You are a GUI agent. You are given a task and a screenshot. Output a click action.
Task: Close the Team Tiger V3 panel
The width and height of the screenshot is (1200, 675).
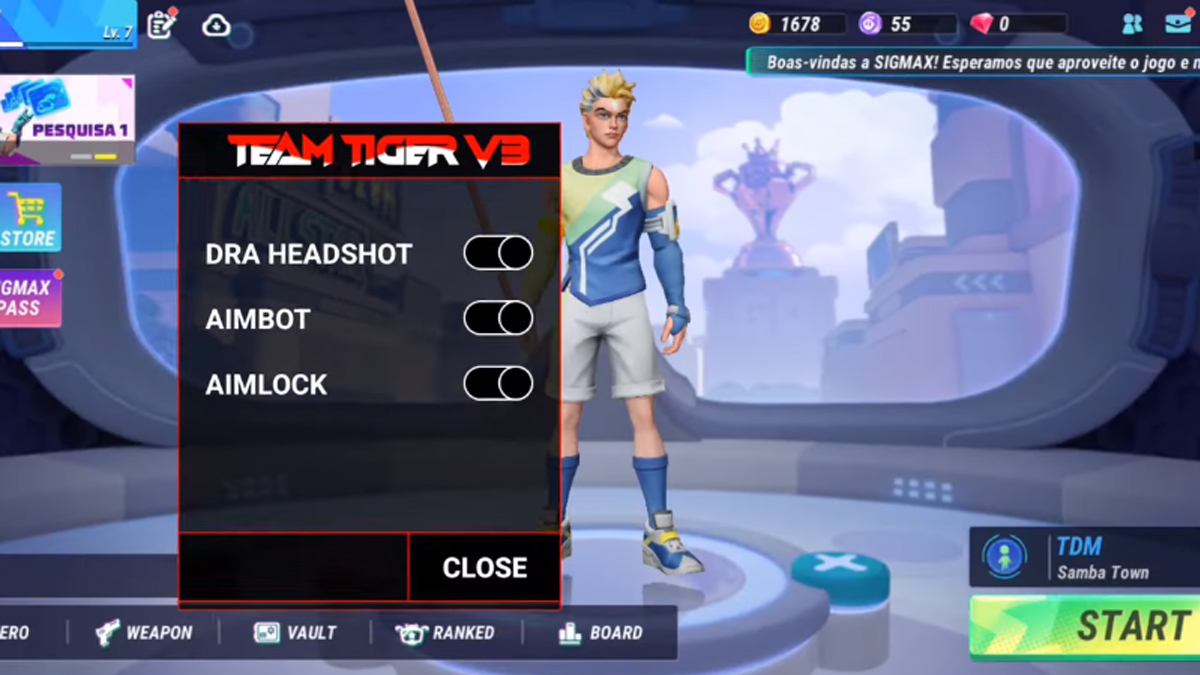(x=484, y=567)
